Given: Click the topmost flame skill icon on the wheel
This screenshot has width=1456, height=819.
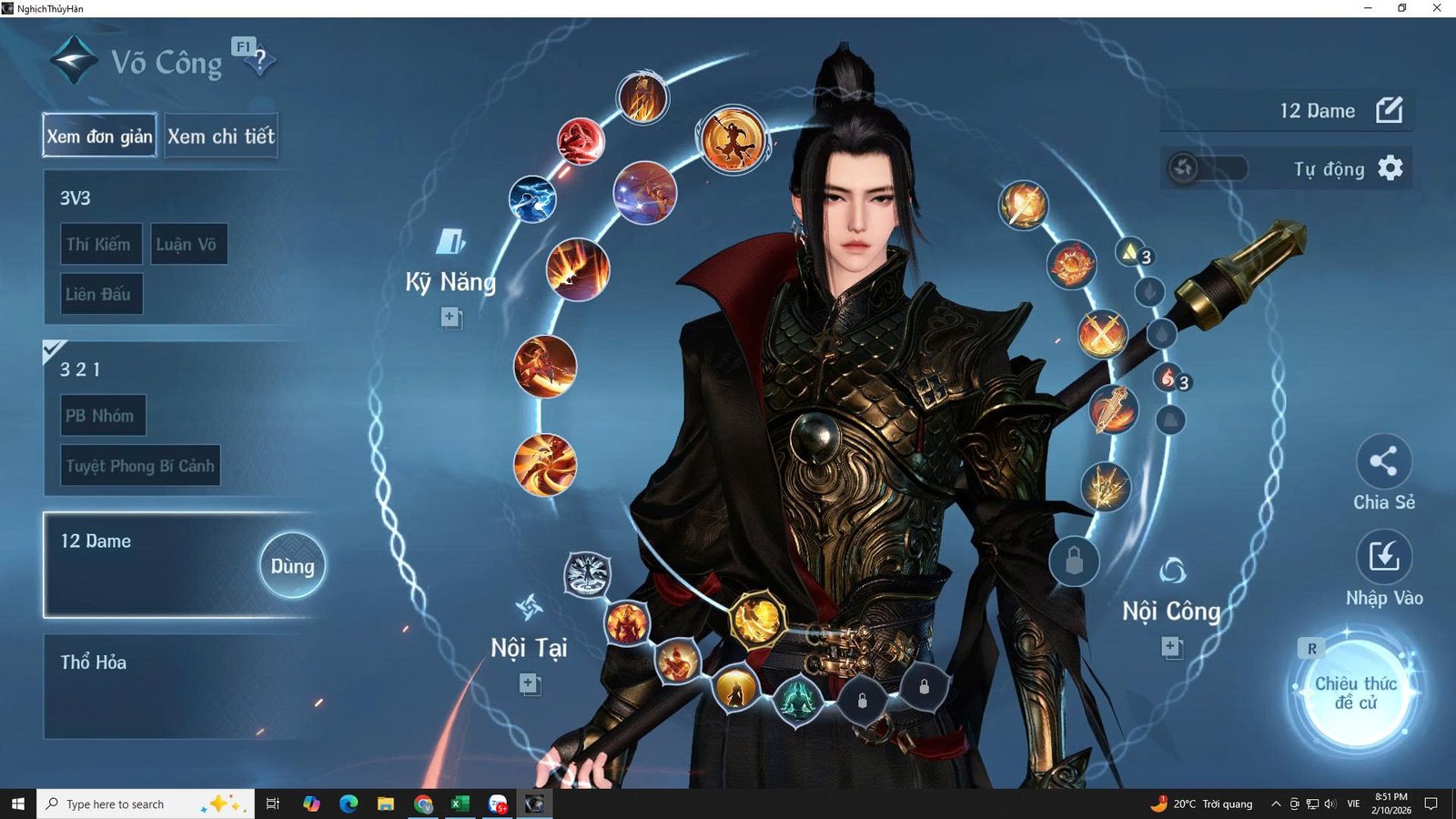Looking at the screenshot, I should (x=642, y=96).
